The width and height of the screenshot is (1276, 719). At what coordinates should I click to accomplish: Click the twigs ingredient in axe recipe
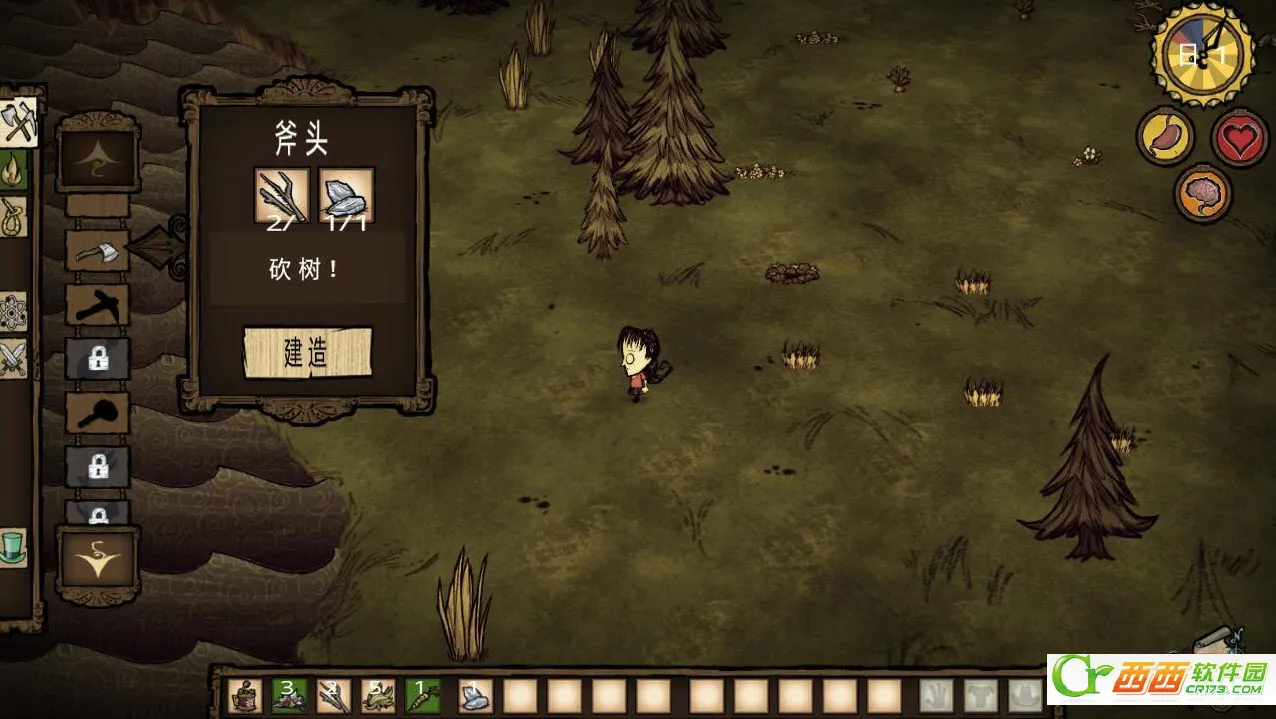(281, 195)
